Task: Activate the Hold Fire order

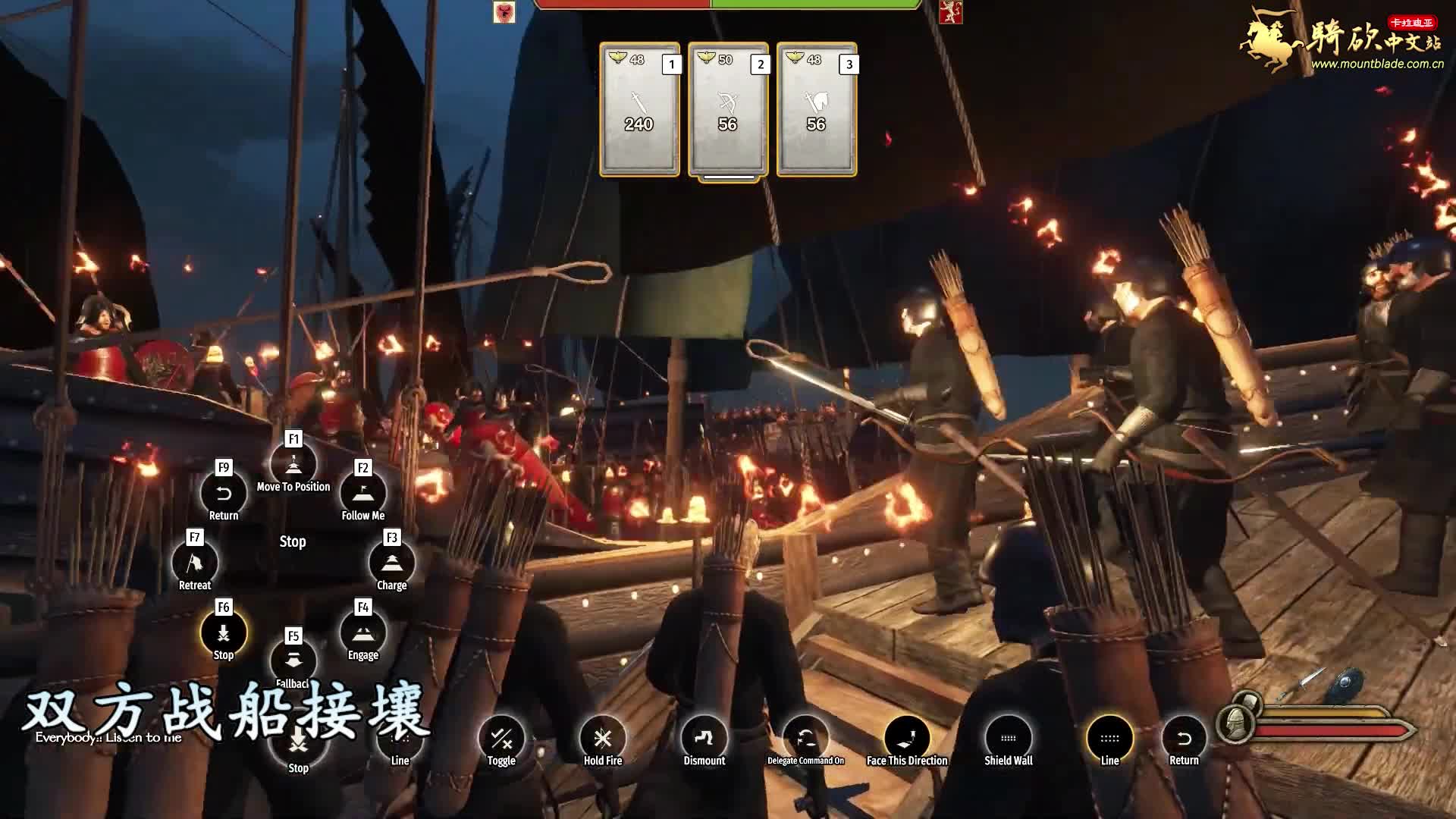Action: (x=603, y=738)
